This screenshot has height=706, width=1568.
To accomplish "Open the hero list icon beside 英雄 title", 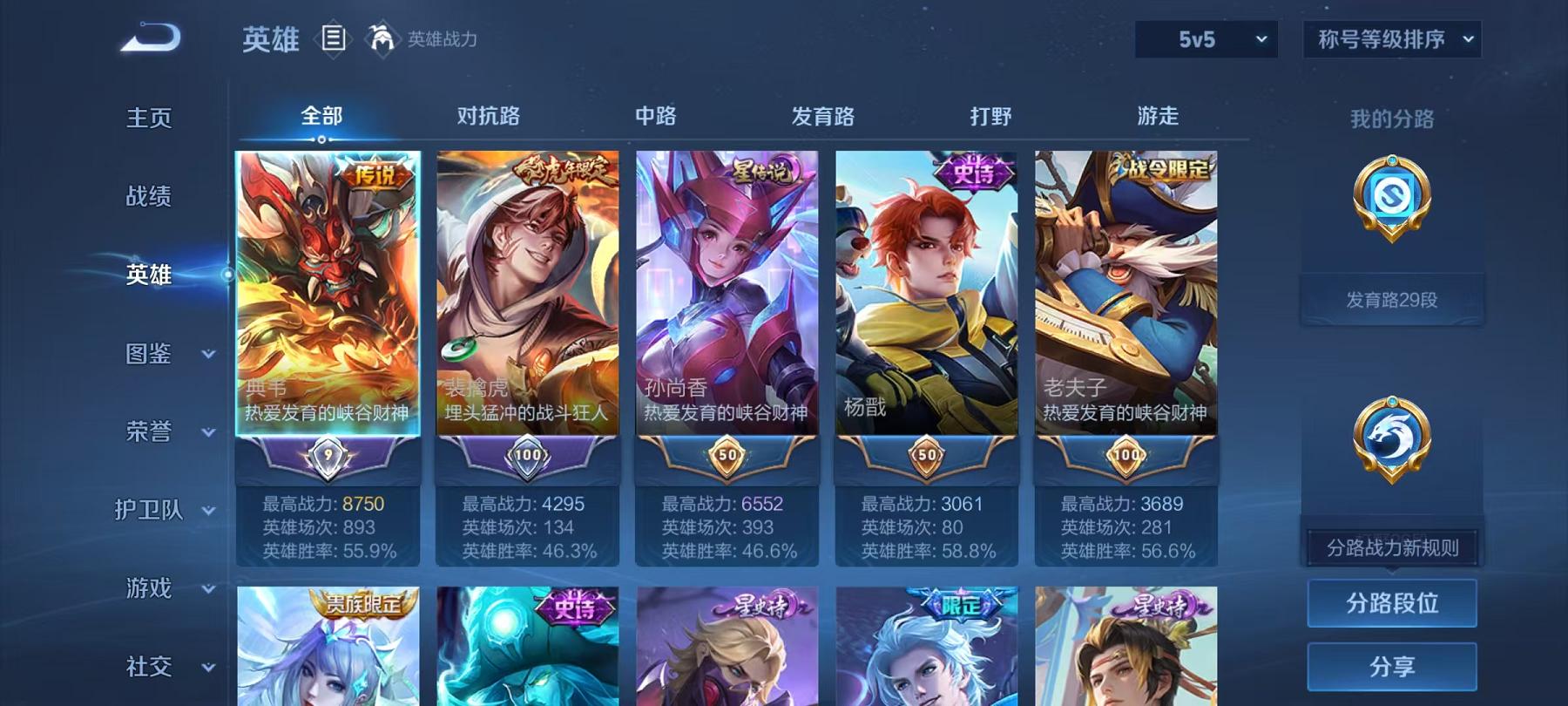I will coord(334,38).
